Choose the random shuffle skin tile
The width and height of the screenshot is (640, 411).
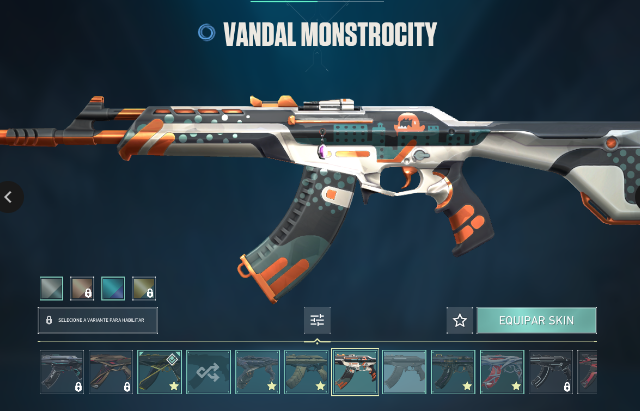tap(208, 372)
